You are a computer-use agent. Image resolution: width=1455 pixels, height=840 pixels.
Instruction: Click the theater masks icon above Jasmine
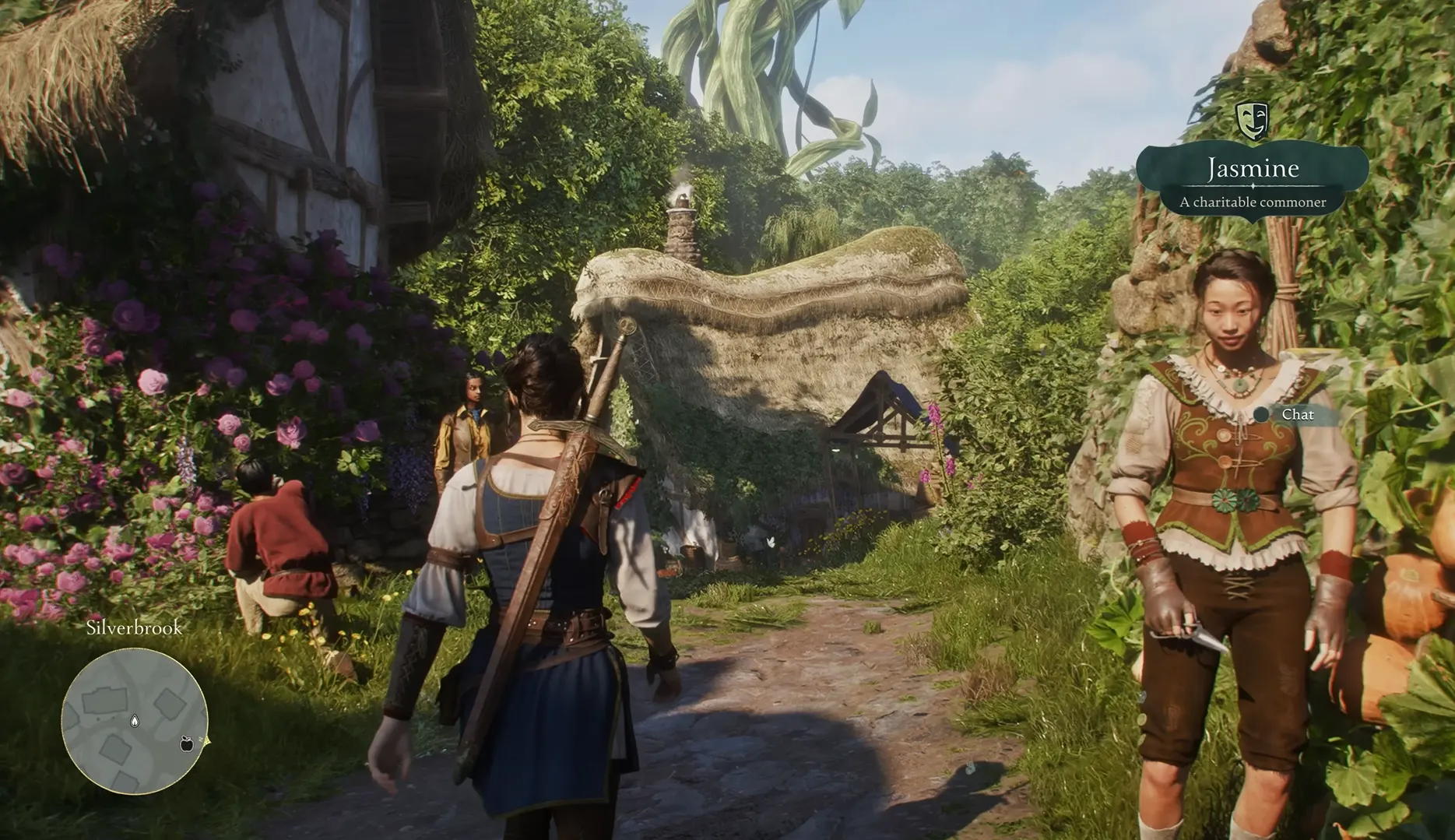[1252, 120]
